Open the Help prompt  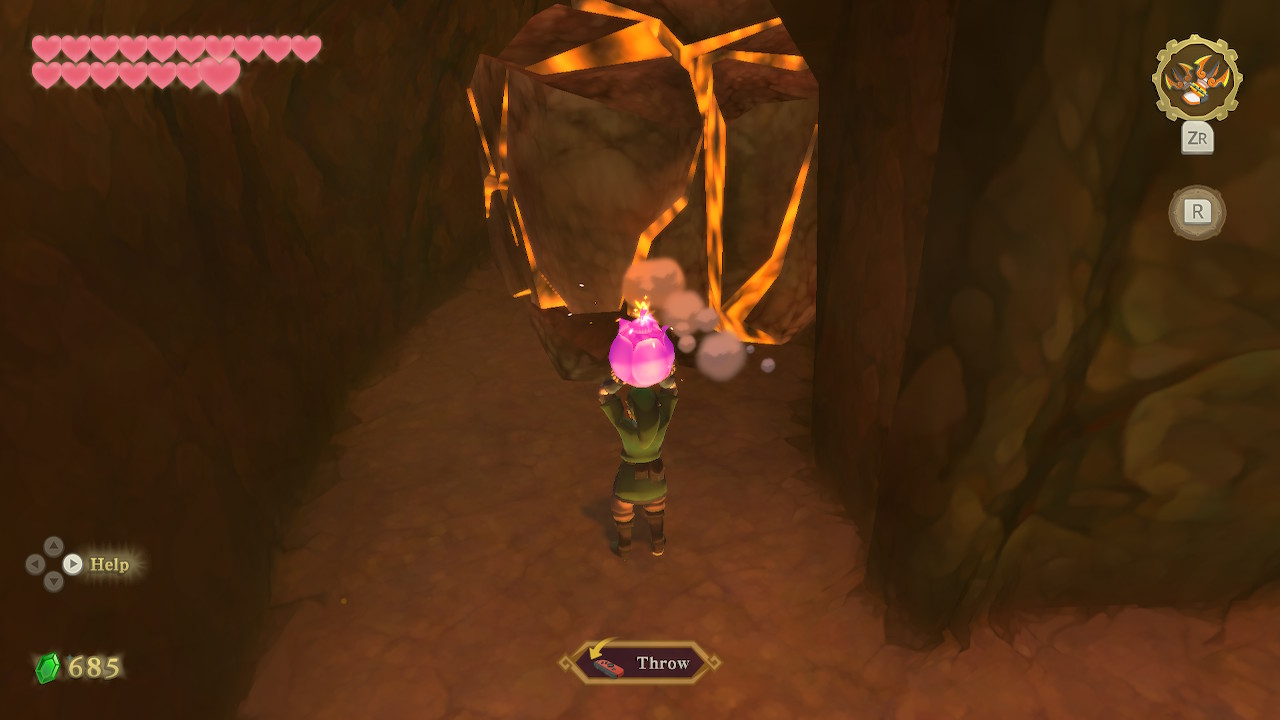point(108,564)
